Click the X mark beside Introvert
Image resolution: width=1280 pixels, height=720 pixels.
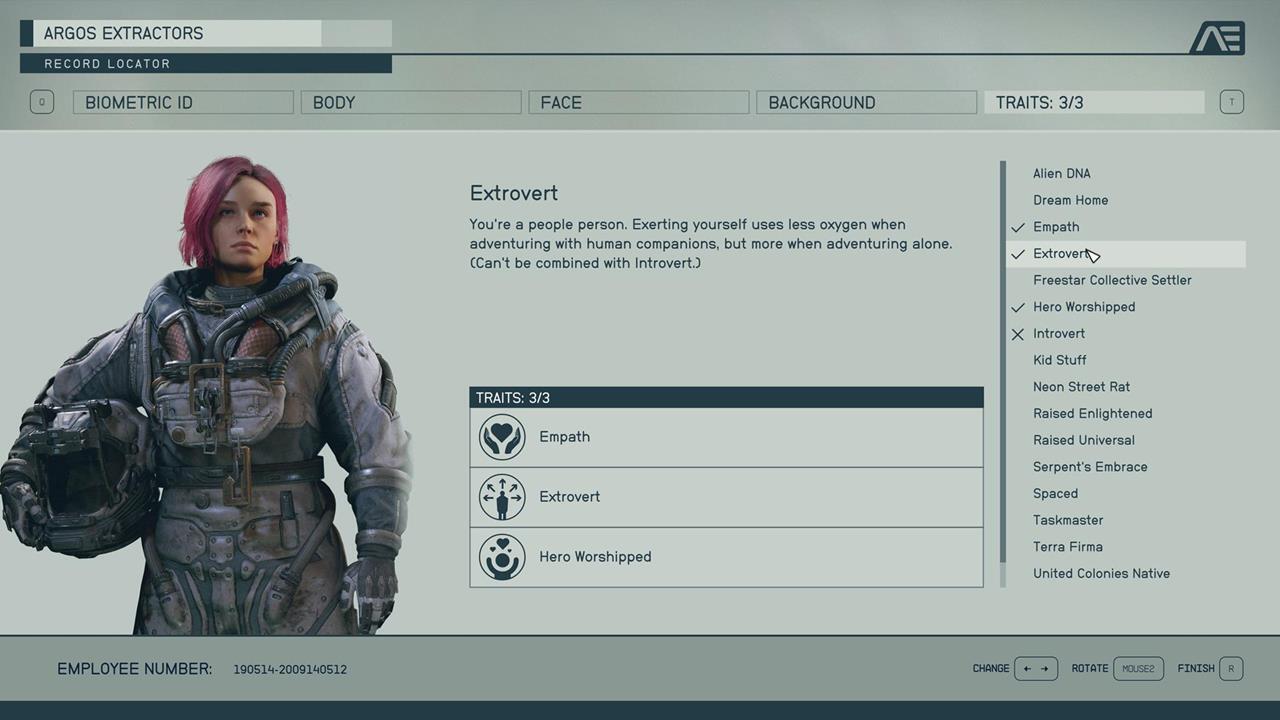(1017, 334)
